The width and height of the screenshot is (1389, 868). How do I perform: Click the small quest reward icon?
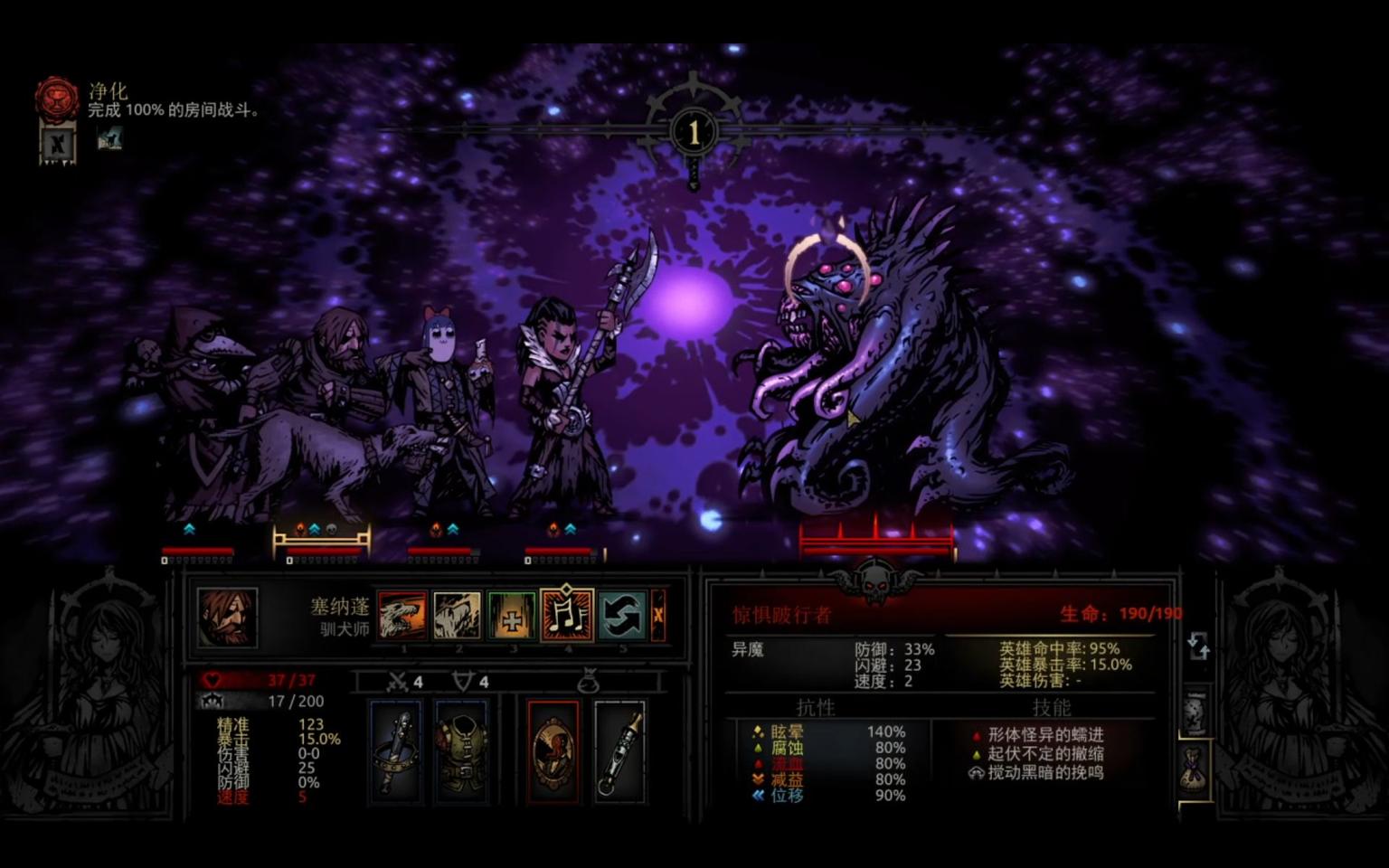pyautogui.click(x=109, y=139)
